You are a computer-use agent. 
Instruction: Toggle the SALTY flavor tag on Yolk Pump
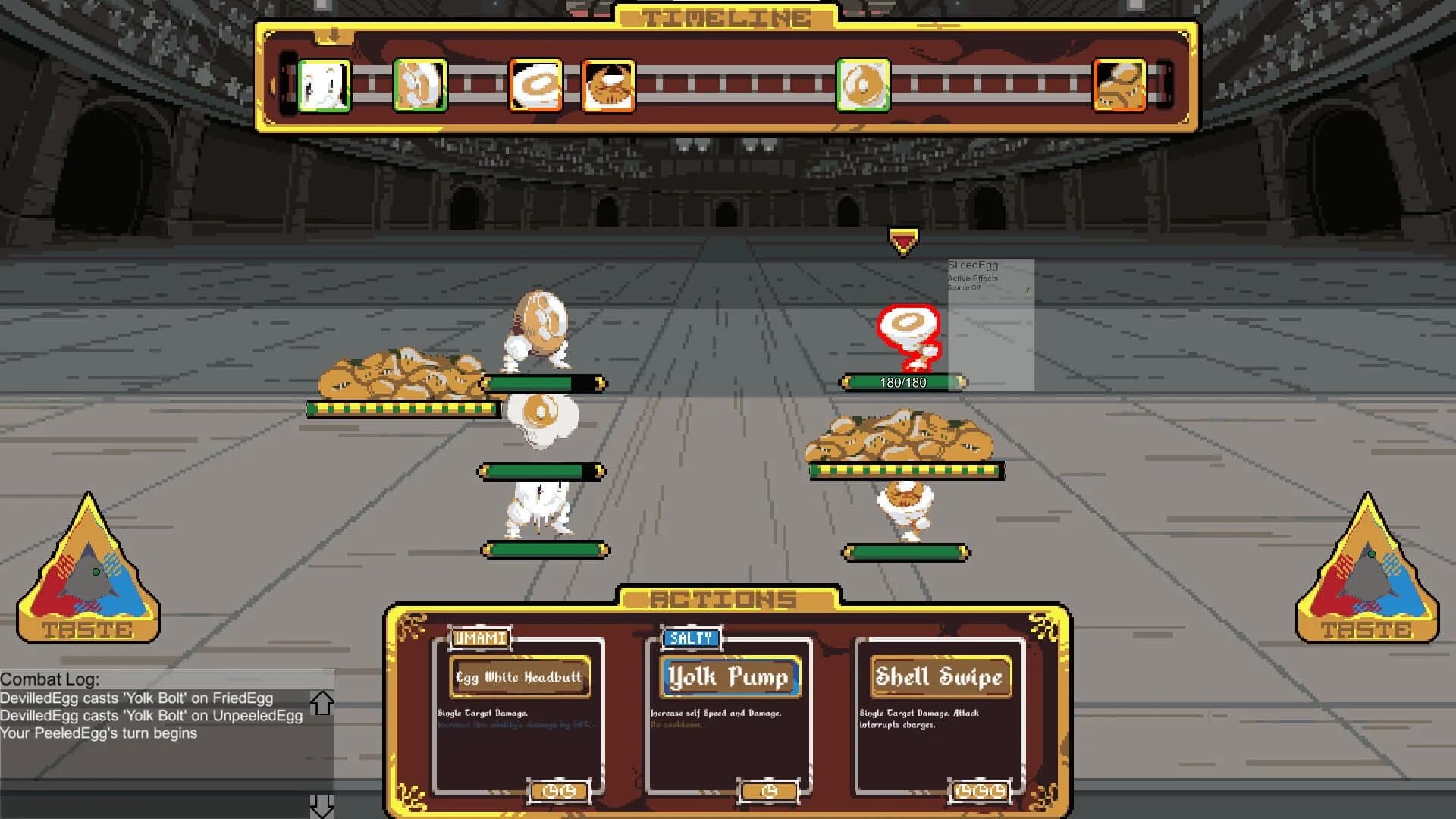pos(690,638)
